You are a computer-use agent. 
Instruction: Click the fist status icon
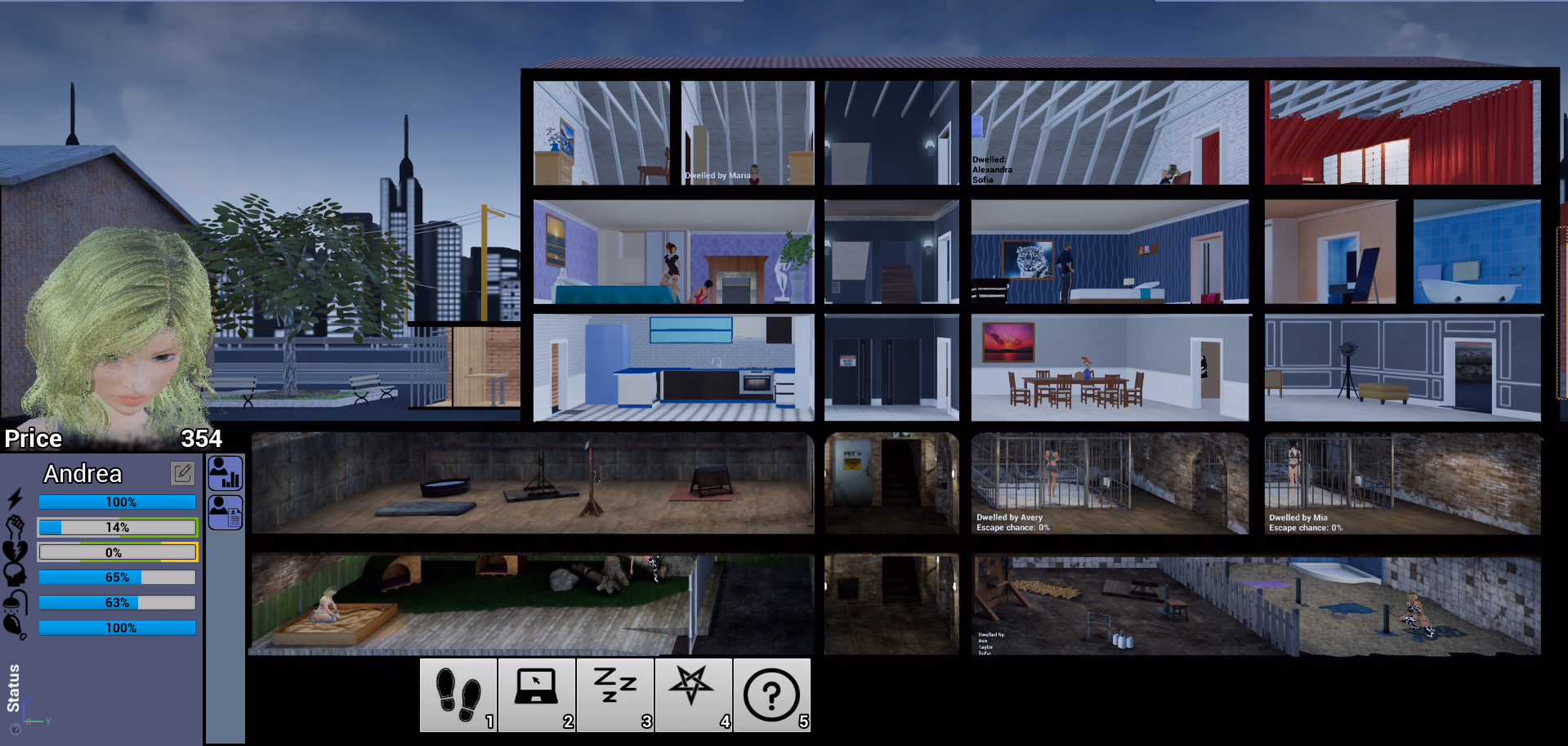coord(14,527)
